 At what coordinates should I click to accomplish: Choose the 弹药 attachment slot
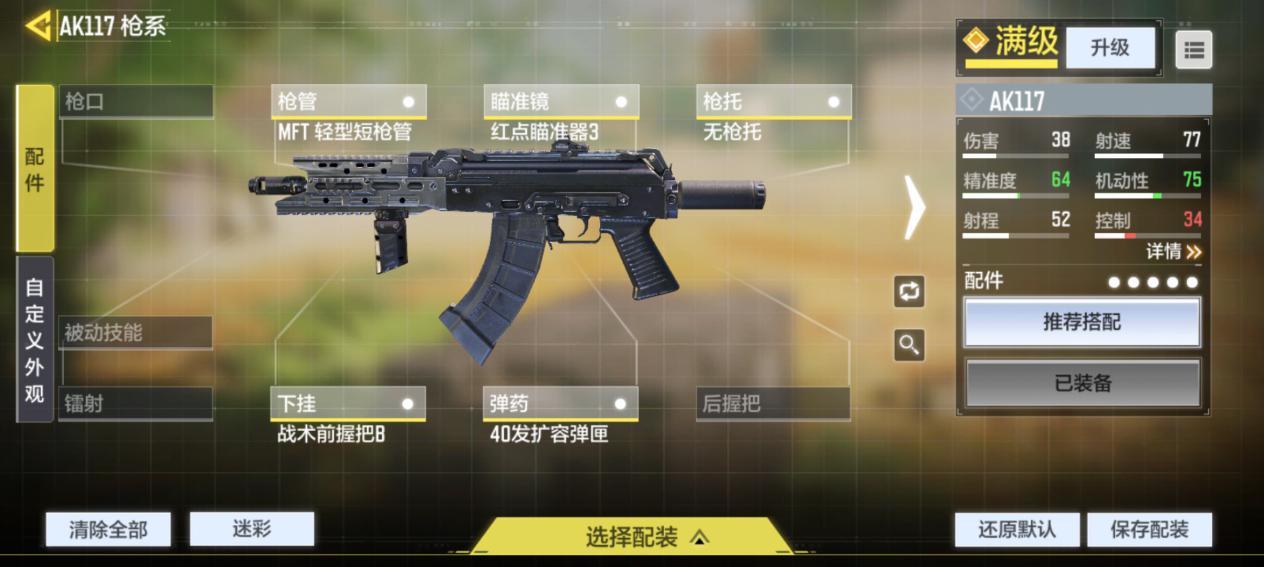[x=560, y=404]
